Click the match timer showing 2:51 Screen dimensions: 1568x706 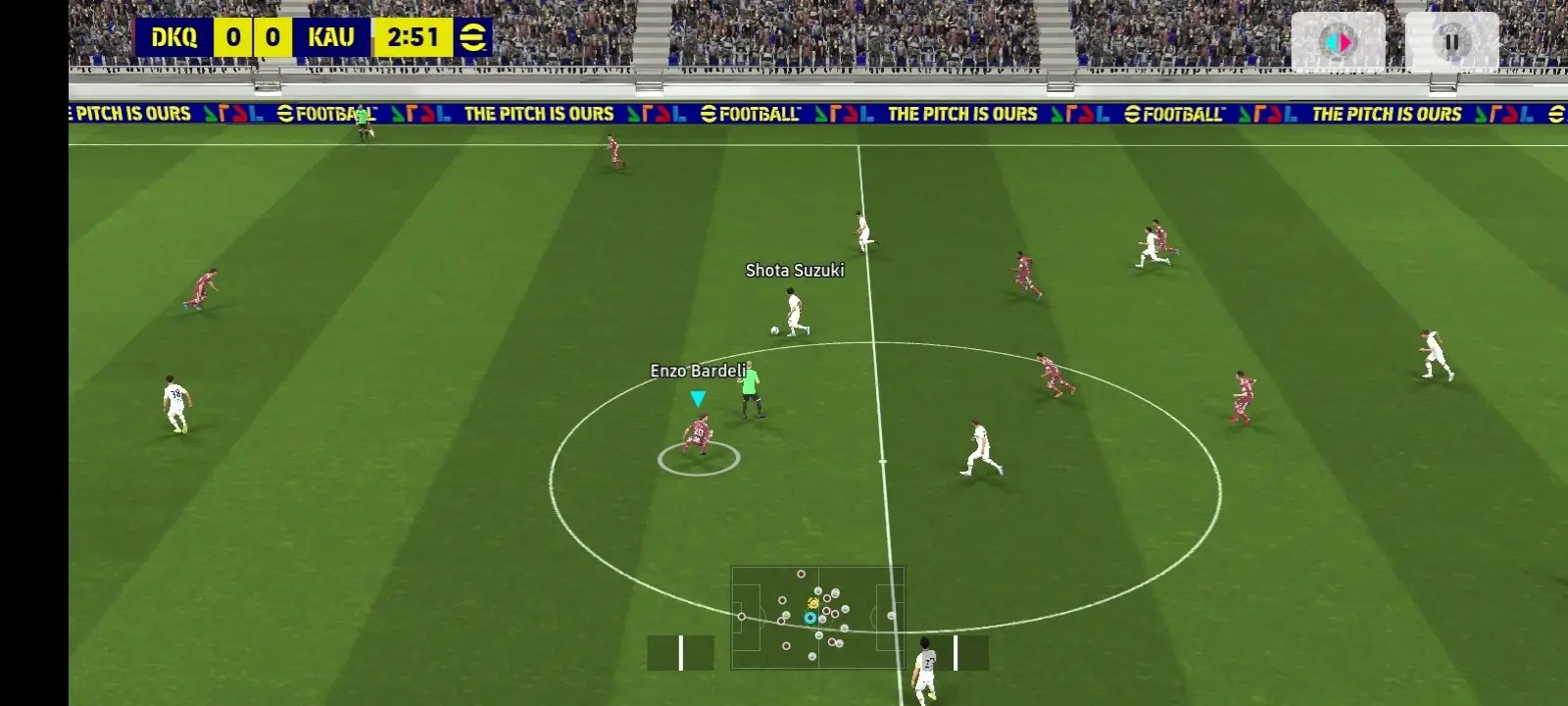click(x=416, y=39)
